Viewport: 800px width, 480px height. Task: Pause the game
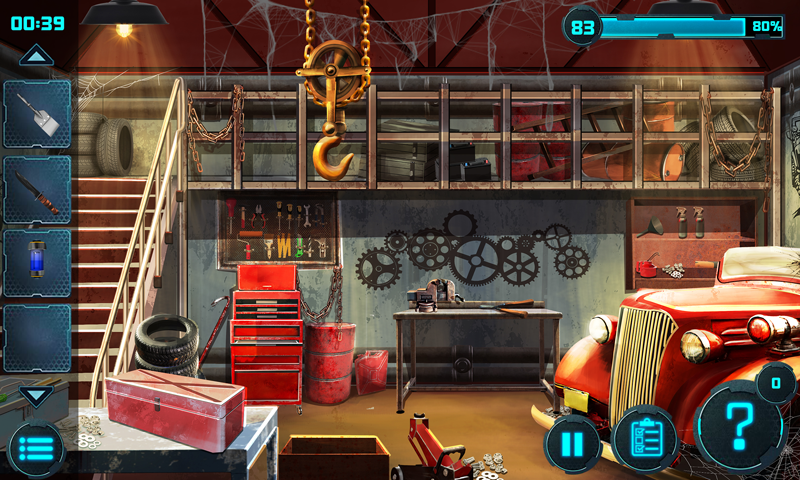[573, 443]
